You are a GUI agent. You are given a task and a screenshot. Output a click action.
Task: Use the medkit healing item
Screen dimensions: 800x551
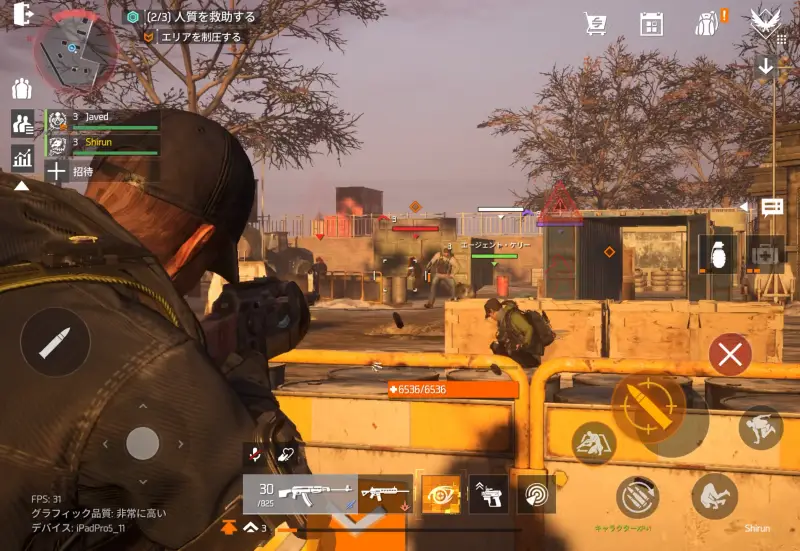(766, 254)
